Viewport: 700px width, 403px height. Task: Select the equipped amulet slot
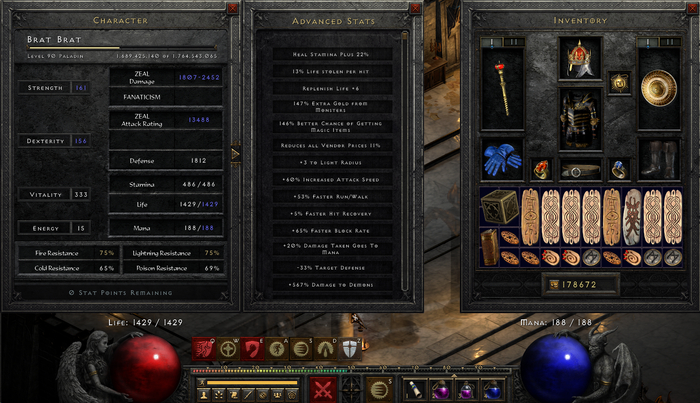click(620, 79)
